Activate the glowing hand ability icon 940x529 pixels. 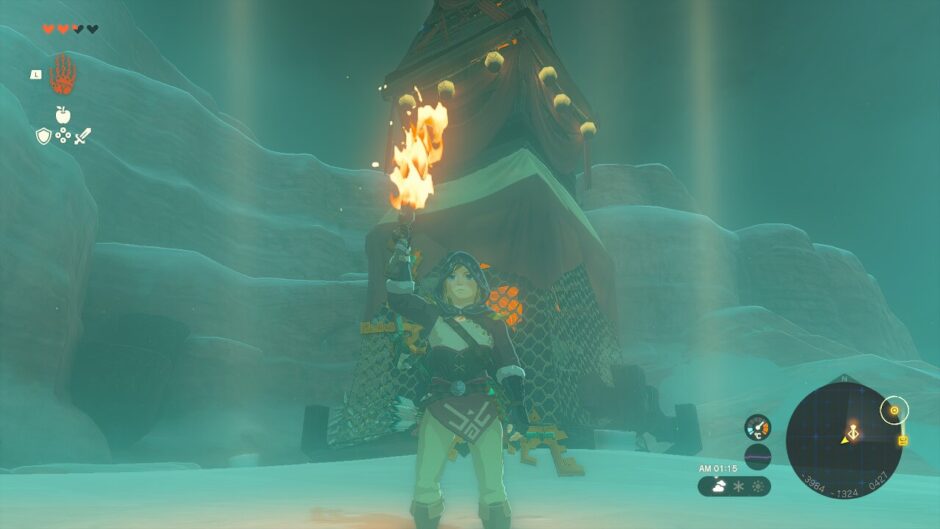pyautogui.click(x=62, y=74)
